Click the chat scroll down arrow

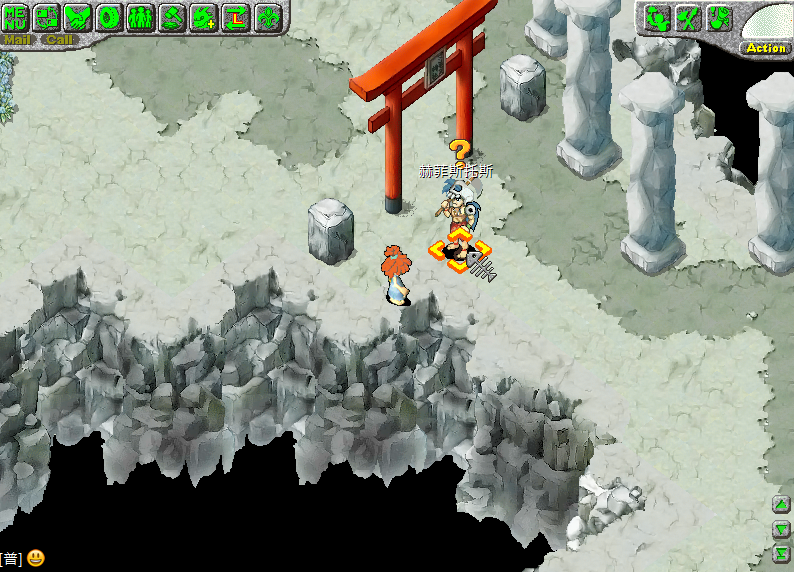(782, 529)
